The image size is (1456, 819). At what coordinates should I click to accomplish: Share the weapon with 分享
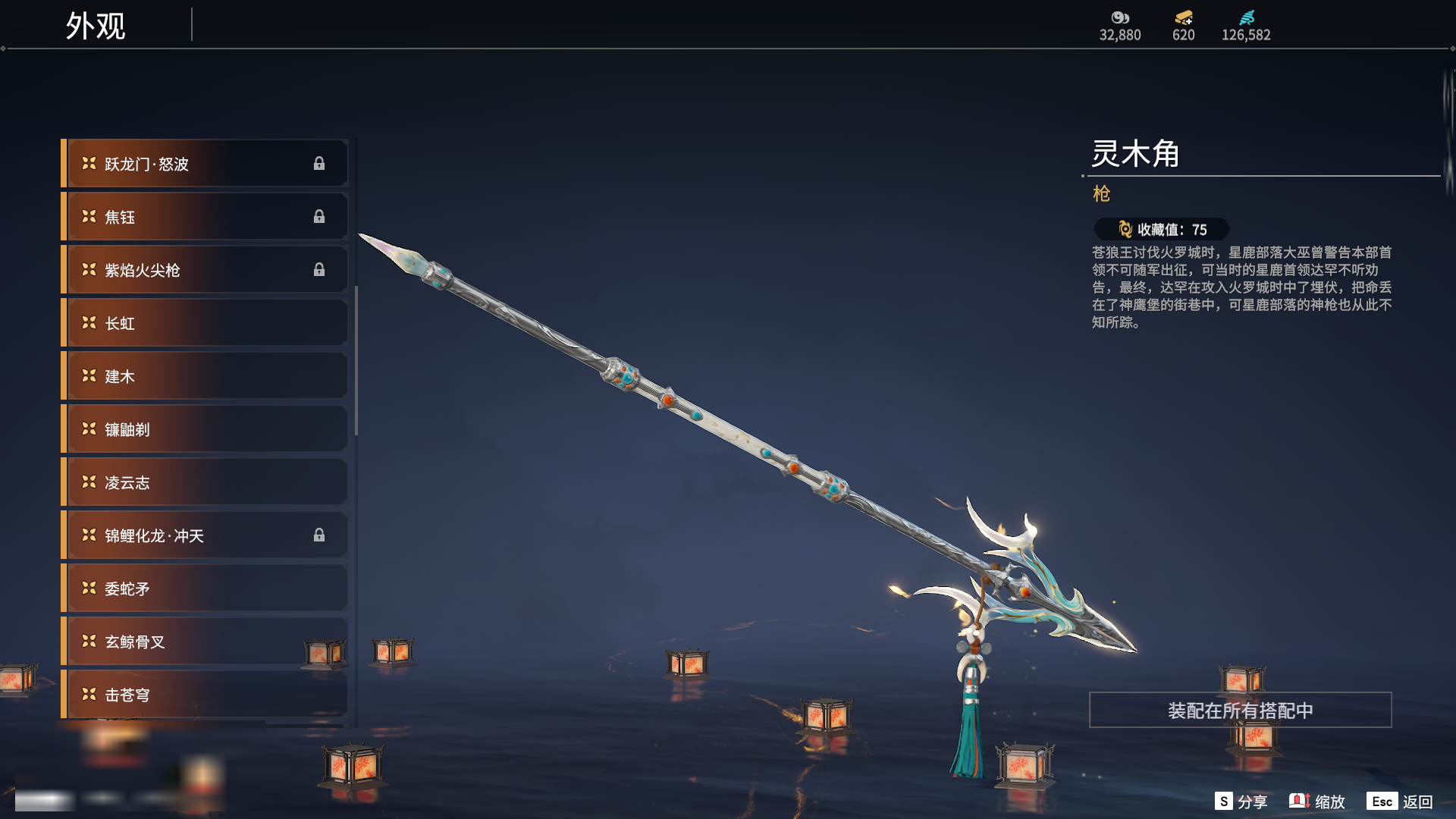[1241, 802]
